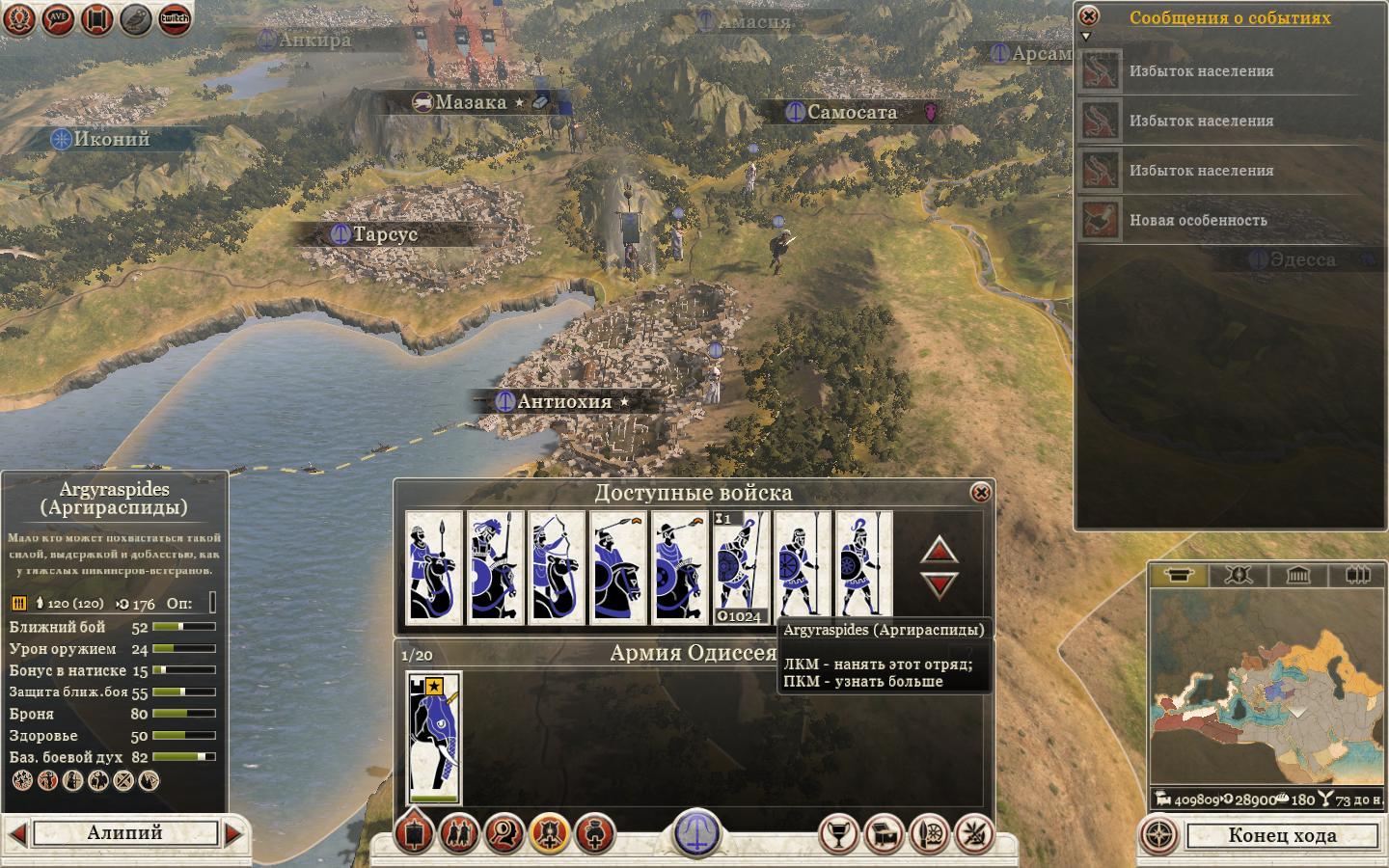This screenshot has width=1389, height=868.
Task: End the turn with Конец хода
Action: point(1282,835)
